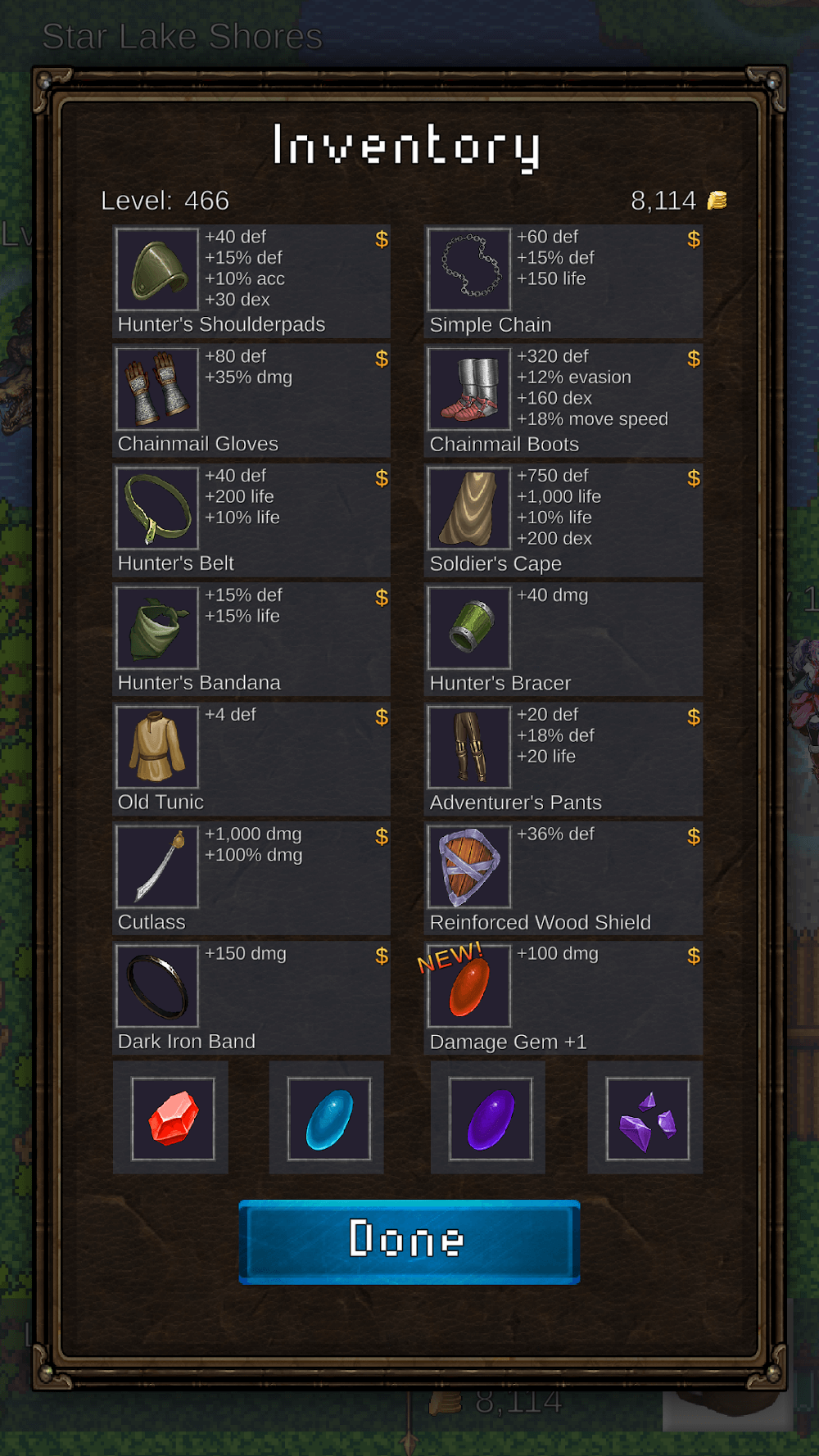Close the inventory with the Done button

coord(409,1241)
